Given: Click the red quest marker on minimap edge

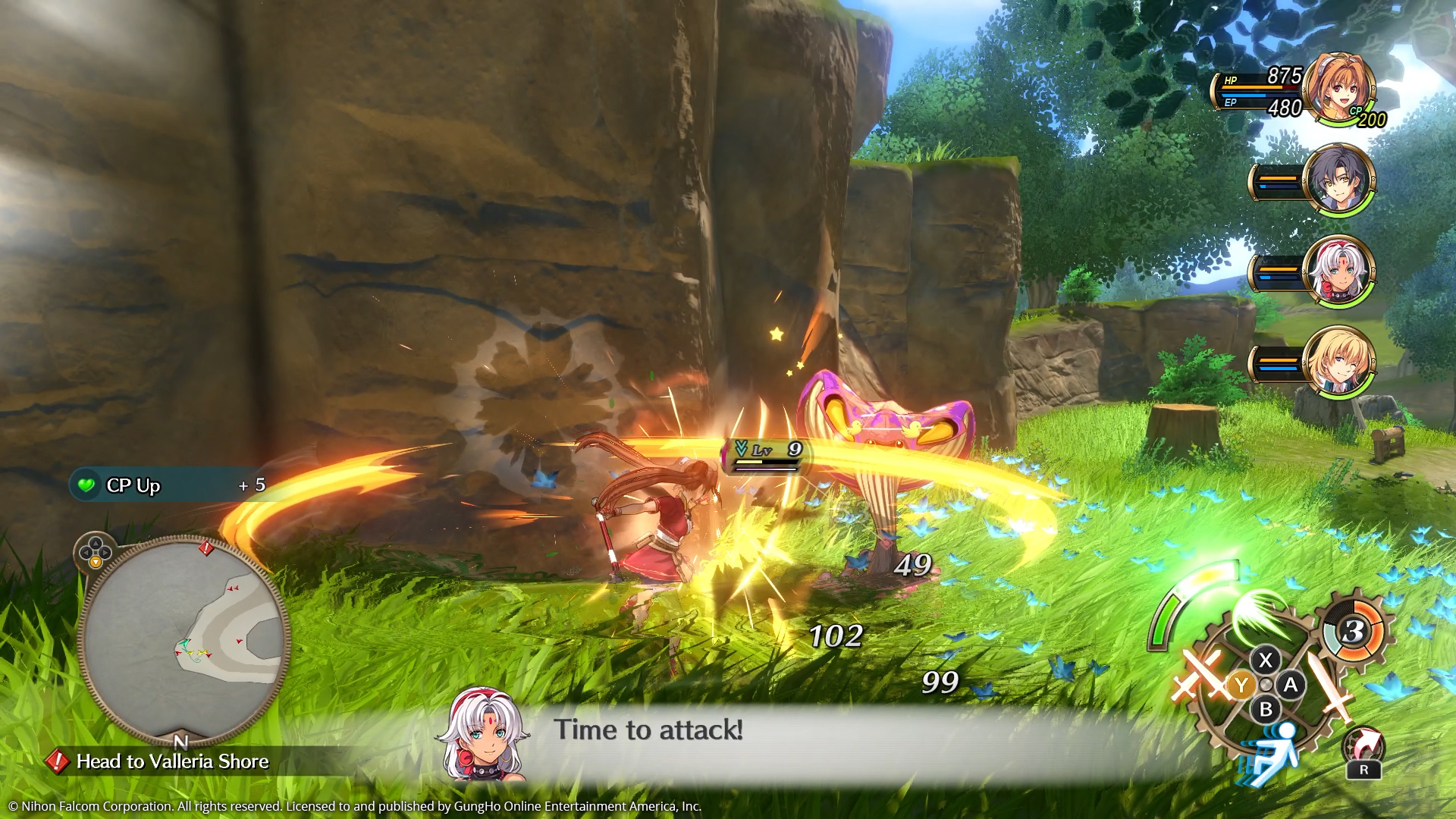Looking at the screenshot, I should point(206,548).
